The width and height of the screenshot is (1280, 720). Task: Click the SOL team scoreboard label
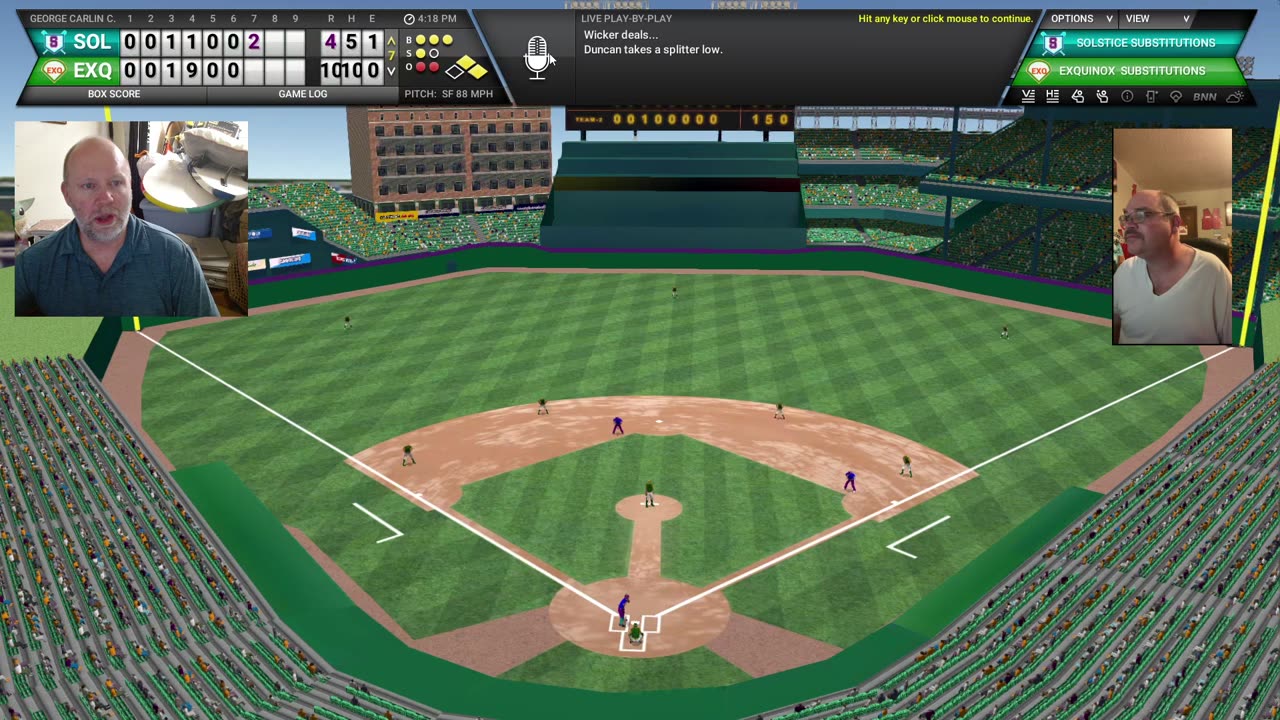[91, 42]
